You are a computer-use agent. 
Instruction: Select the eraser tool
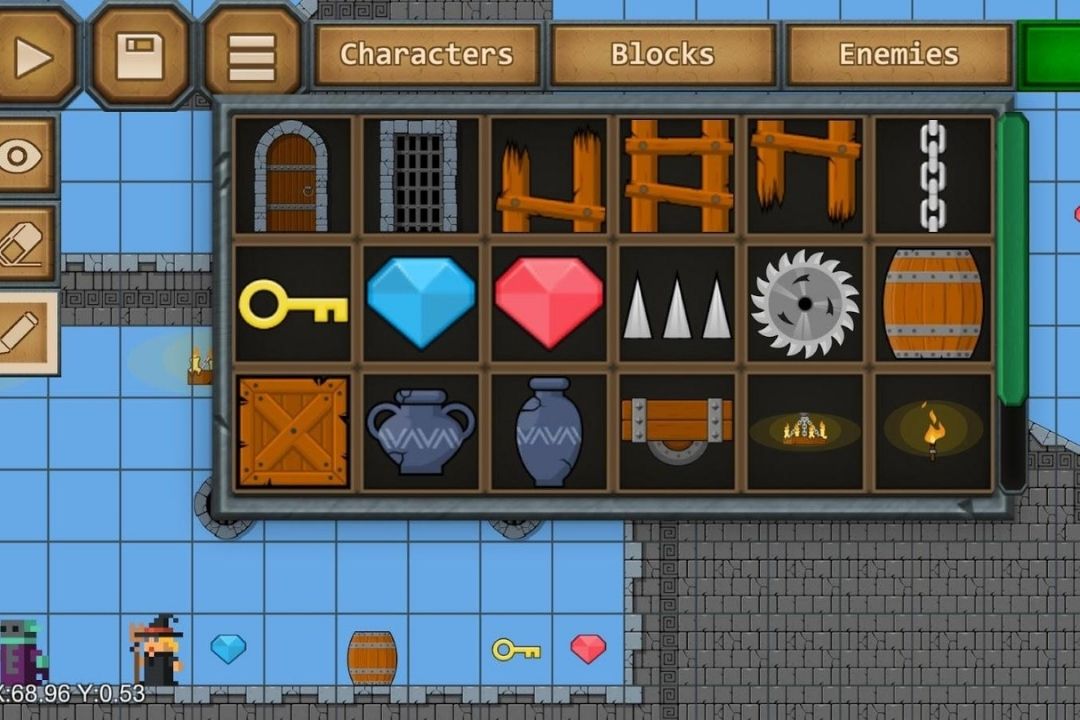point(24,243)
